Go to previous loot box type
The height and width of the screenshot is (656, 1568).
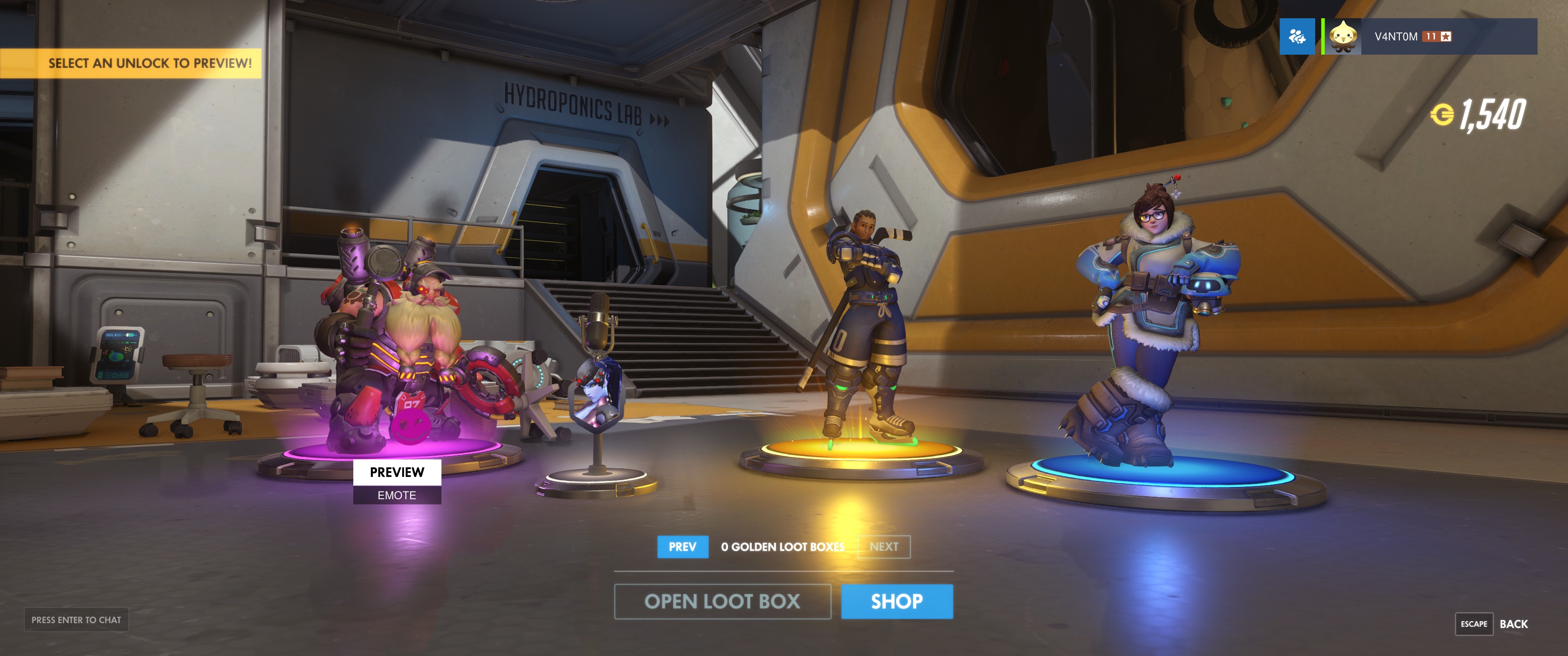tap(682, 547)
